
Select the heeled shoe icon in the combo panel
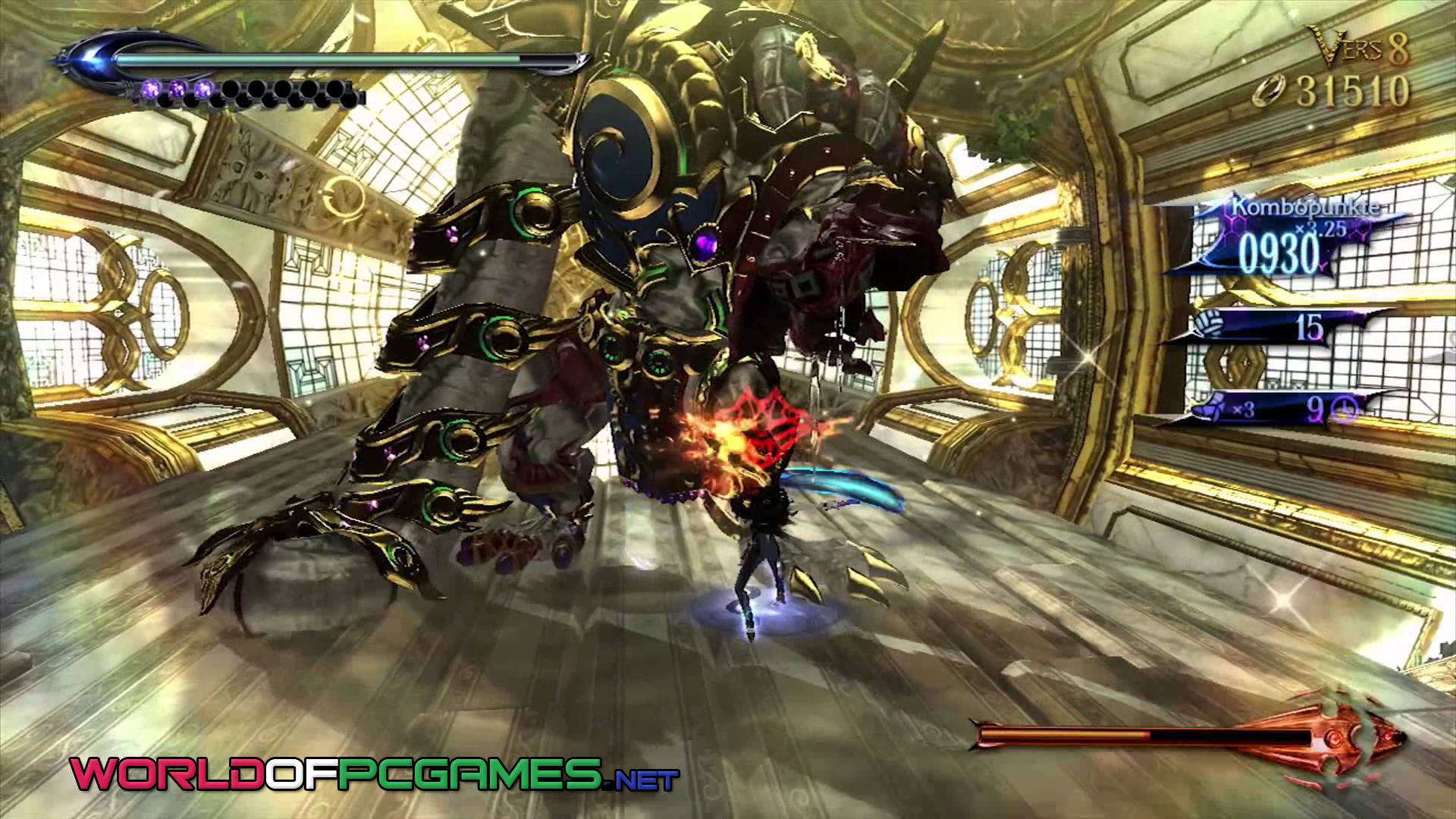1204,410
